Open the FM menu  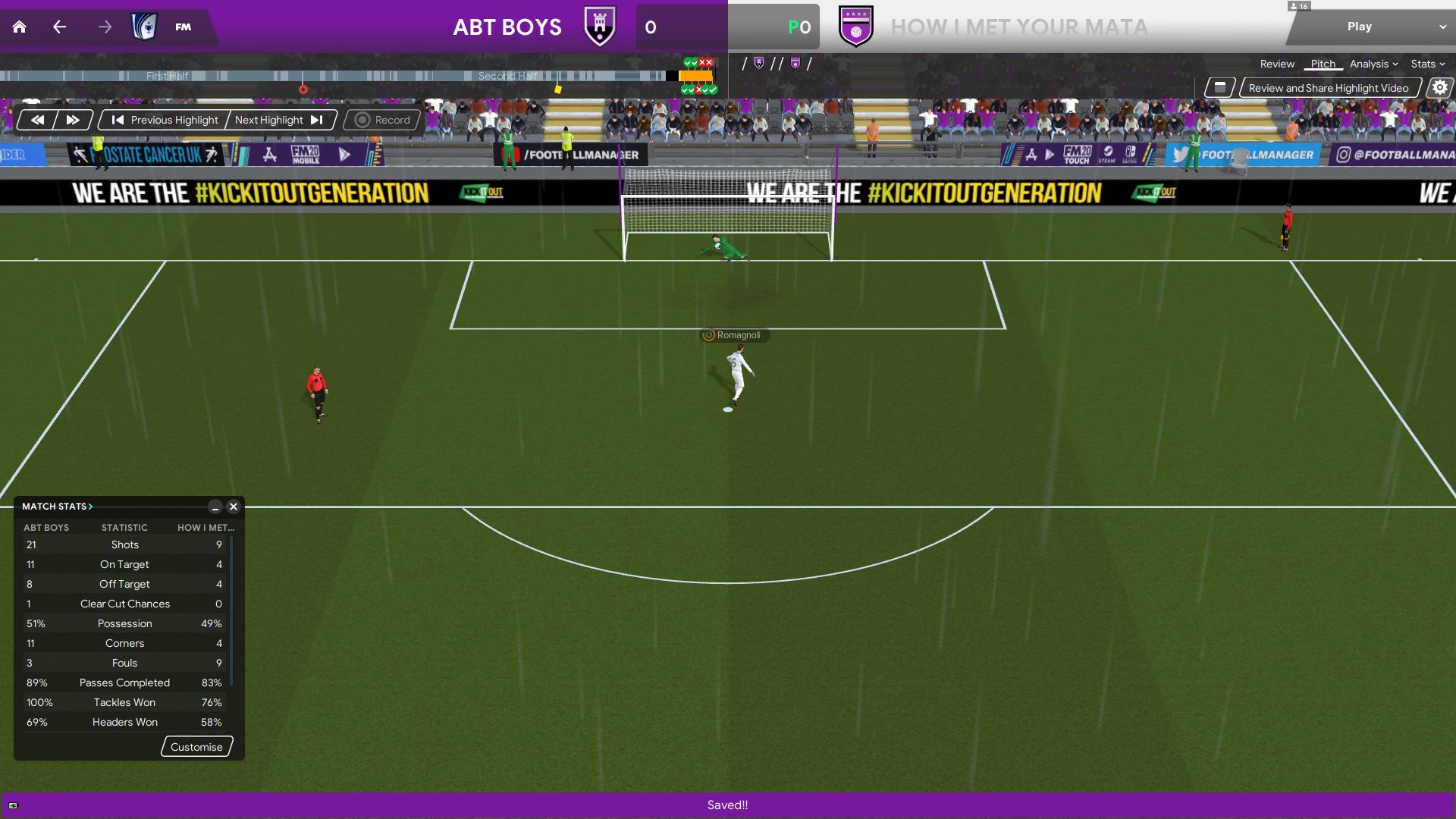pyautogui.click(x=183, y=27)
